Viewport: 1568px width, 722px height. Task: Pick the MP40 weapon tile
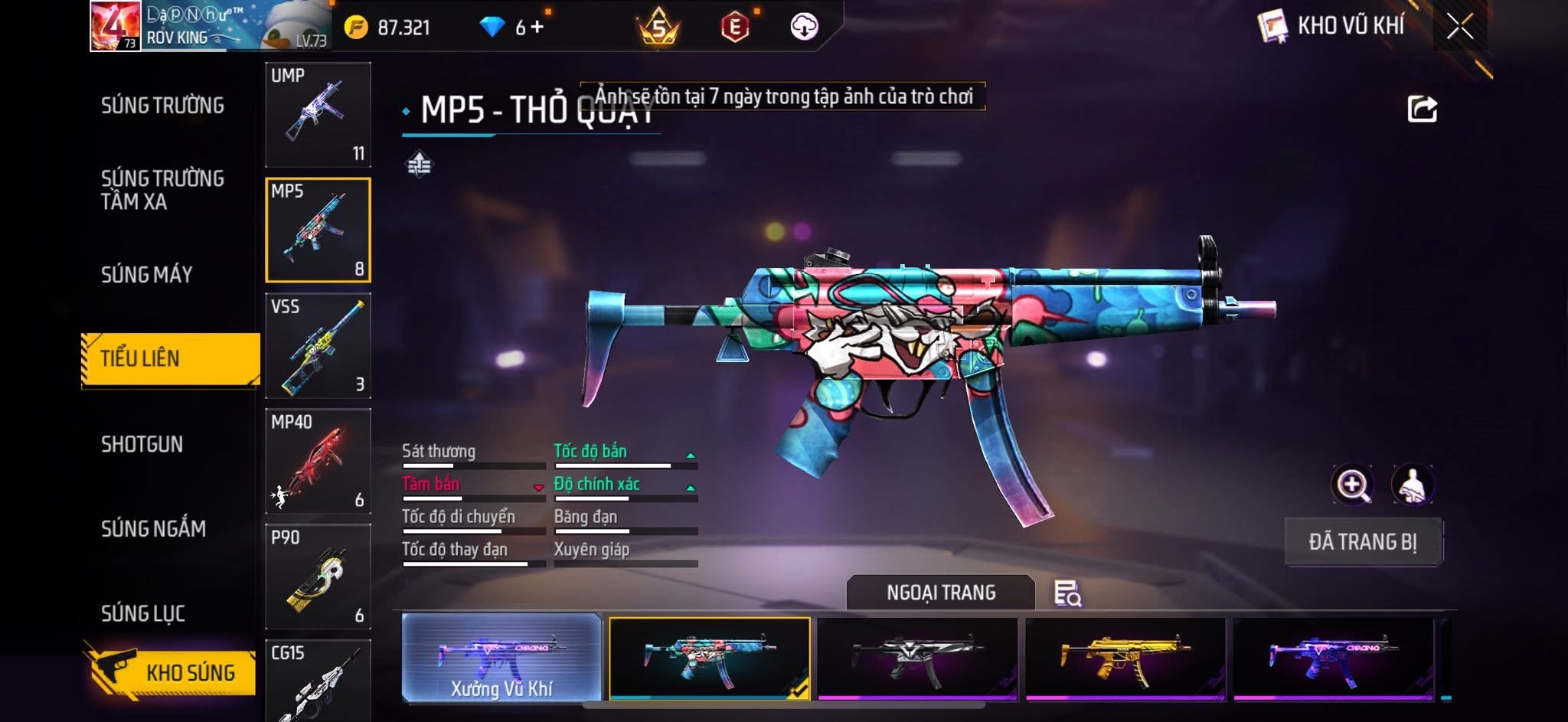click(318, 462)
